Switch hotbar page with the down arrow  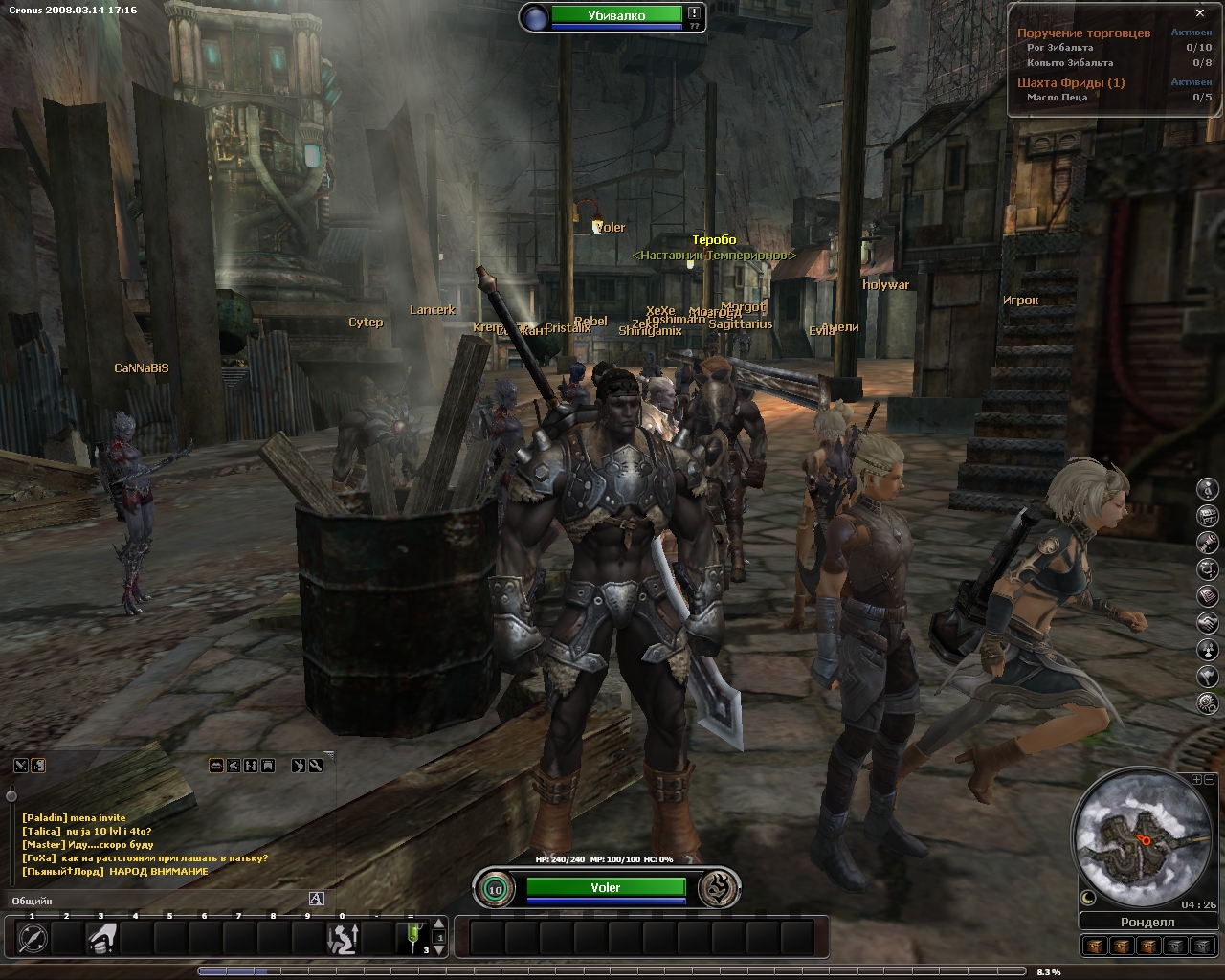pos(439,950)
